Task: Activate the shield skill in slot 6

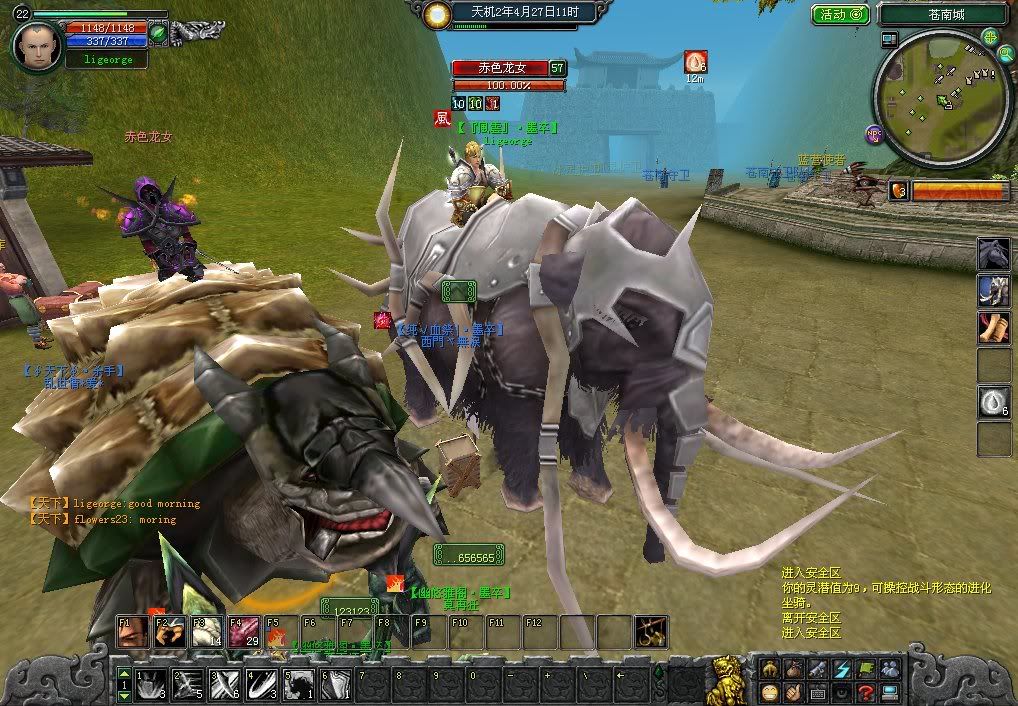Action: pyautogui.click(x=337, y=684)
